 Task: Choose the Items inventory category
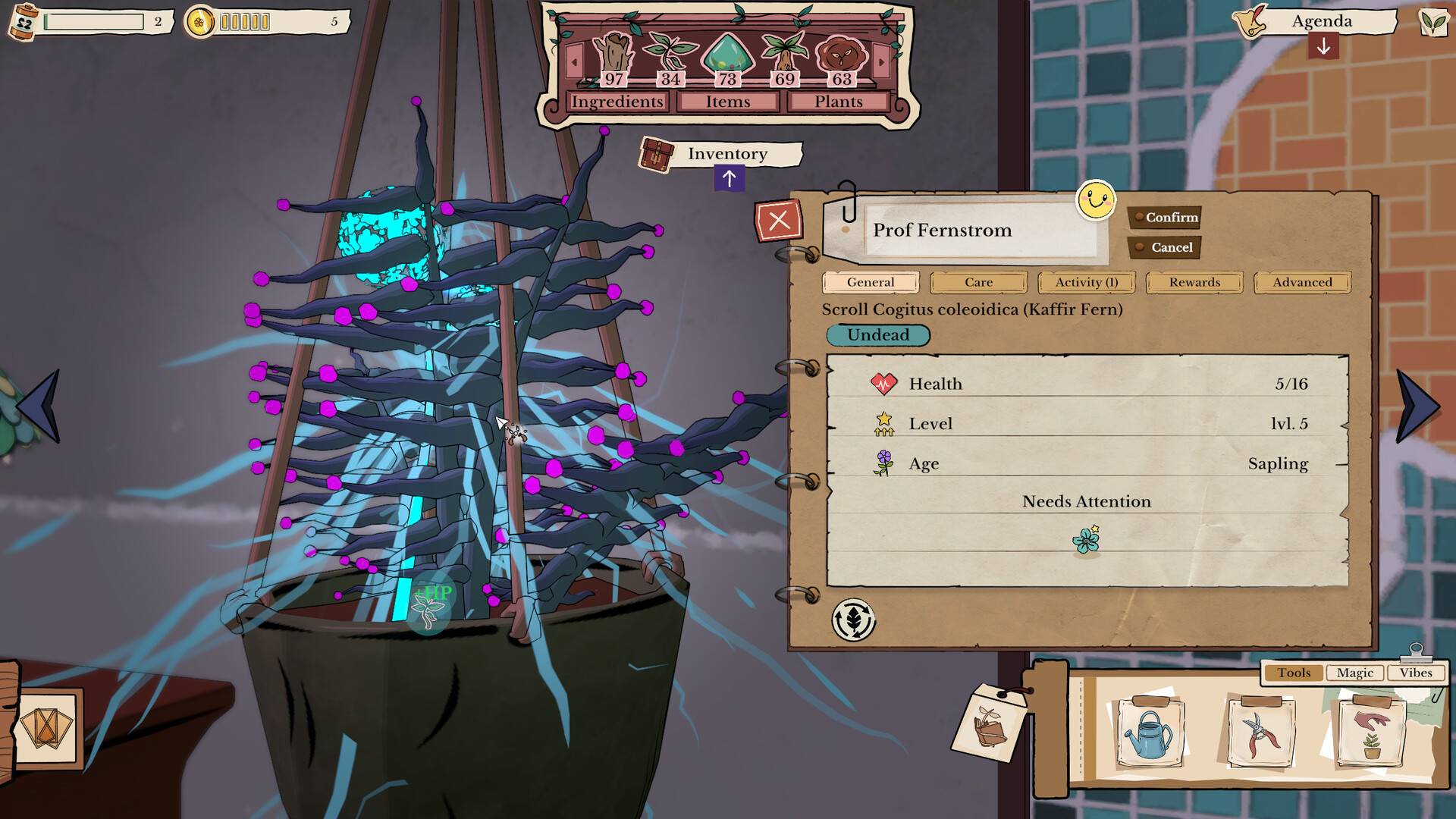(x=728, y=102)
